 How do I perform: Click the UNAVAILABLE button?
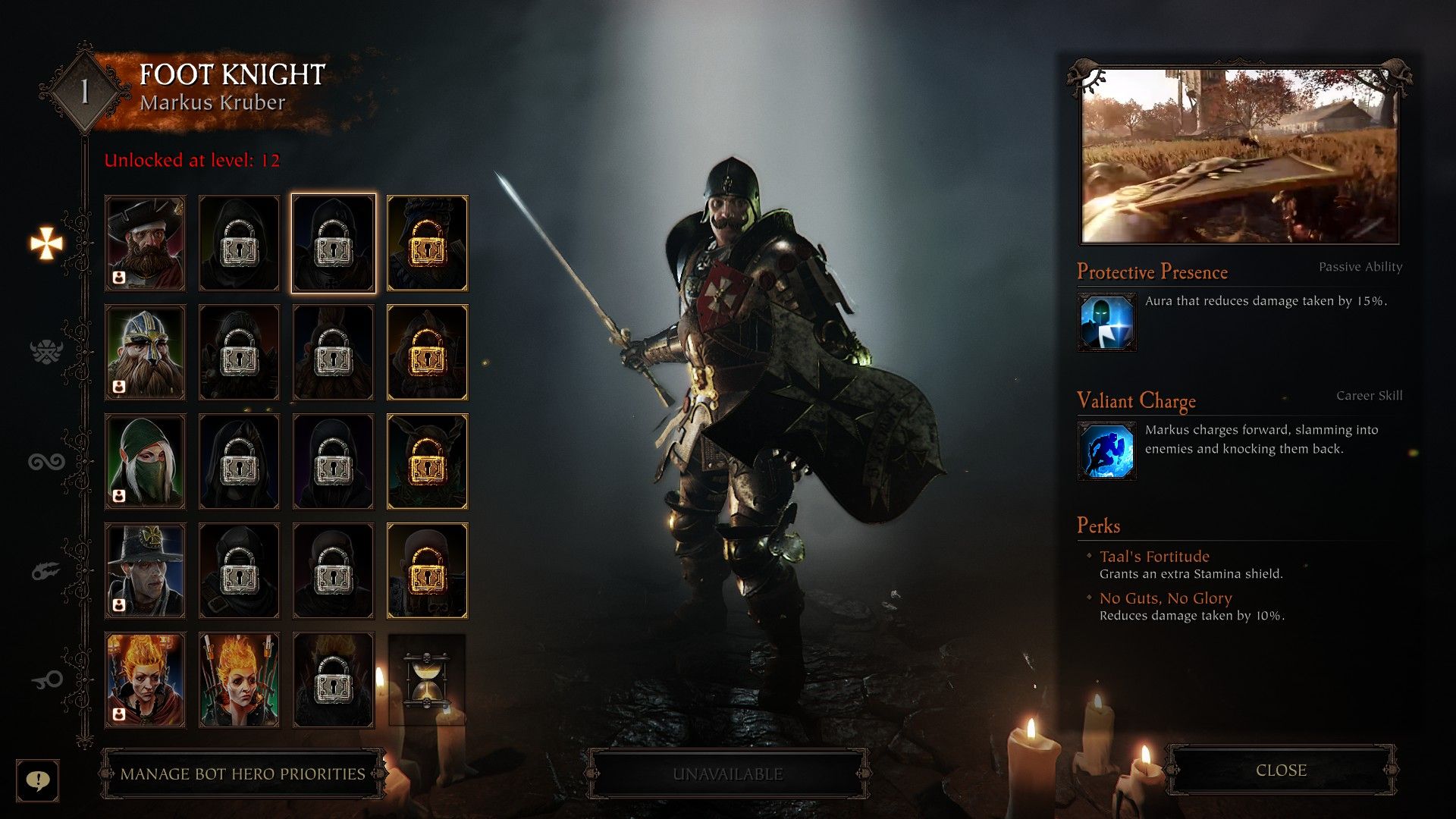click(x=727, y=774)
